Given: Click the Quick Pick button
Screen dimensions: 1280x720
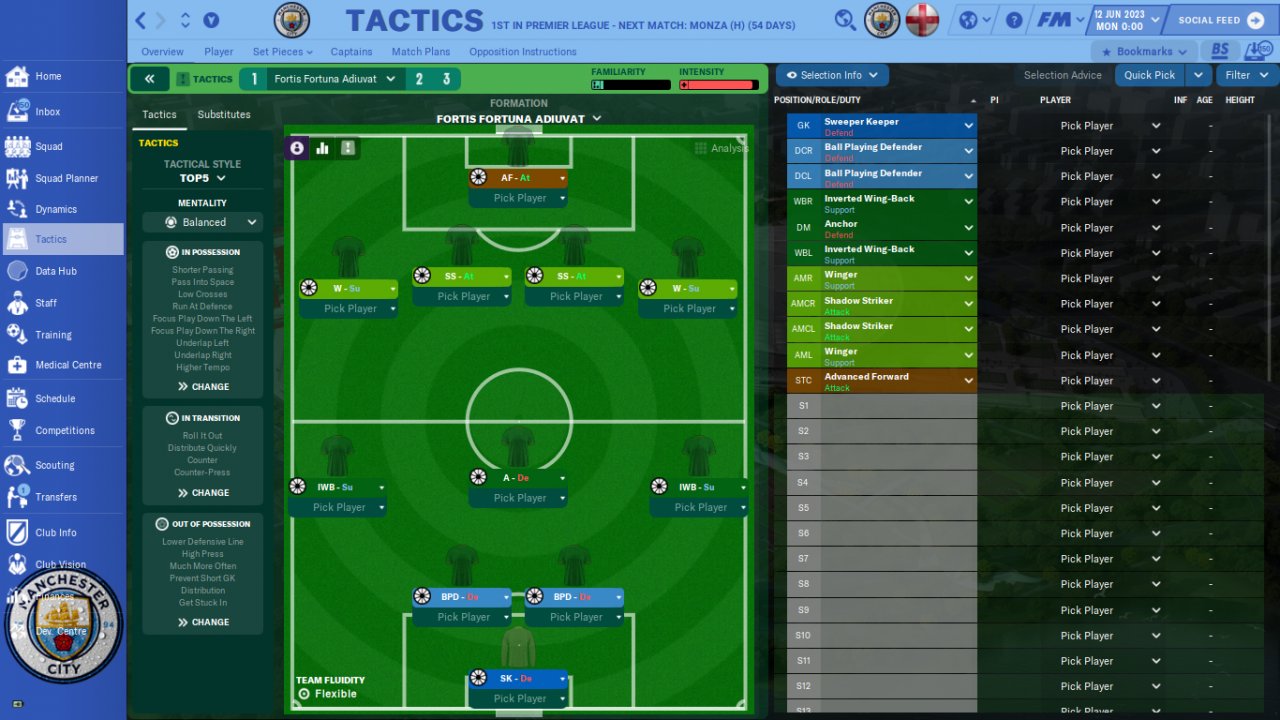Looking at the screenshot, I should (x=1149, y=75).
